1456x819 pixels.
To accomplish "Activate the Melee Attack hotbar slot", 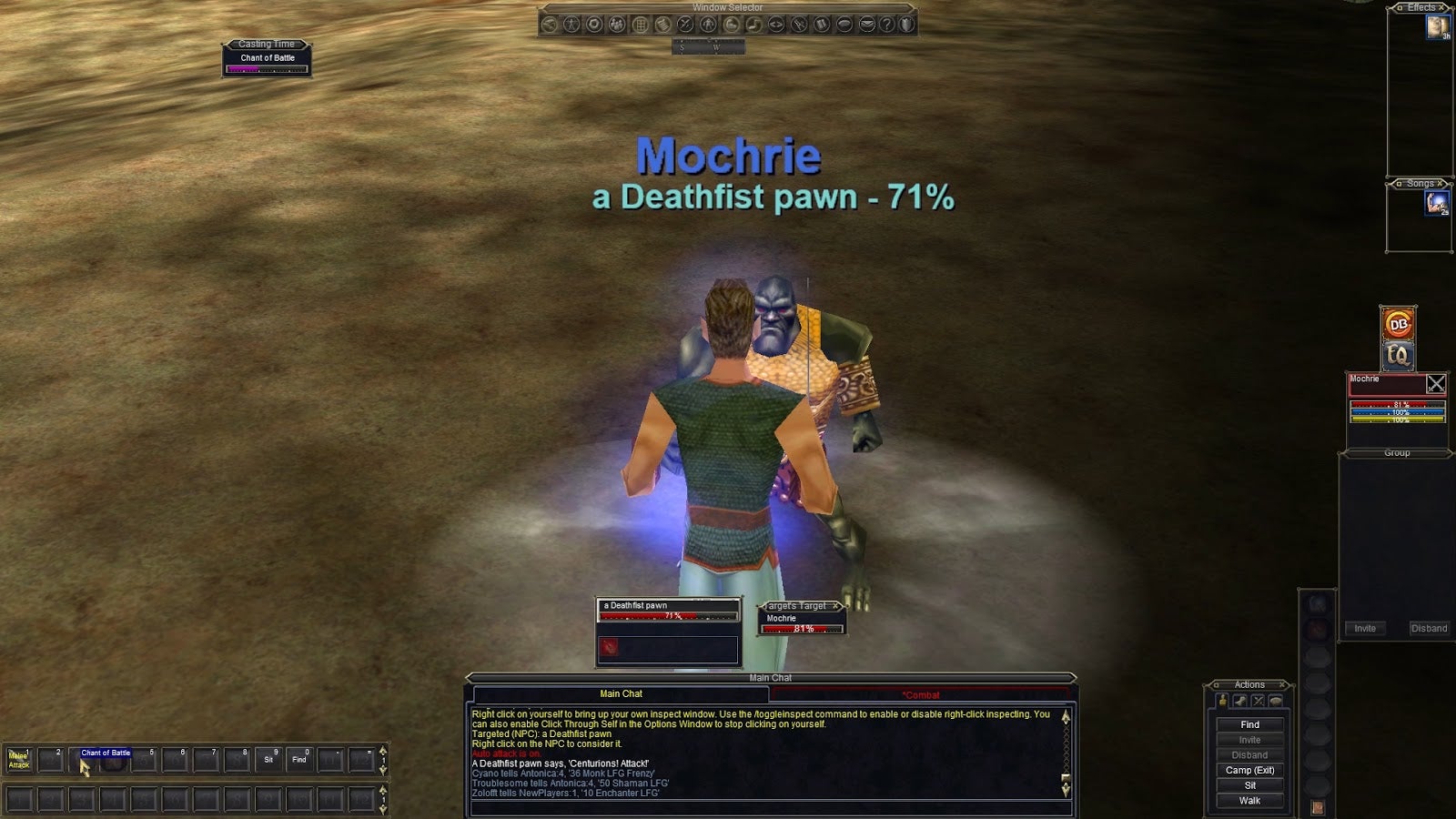I will point(18,760).
